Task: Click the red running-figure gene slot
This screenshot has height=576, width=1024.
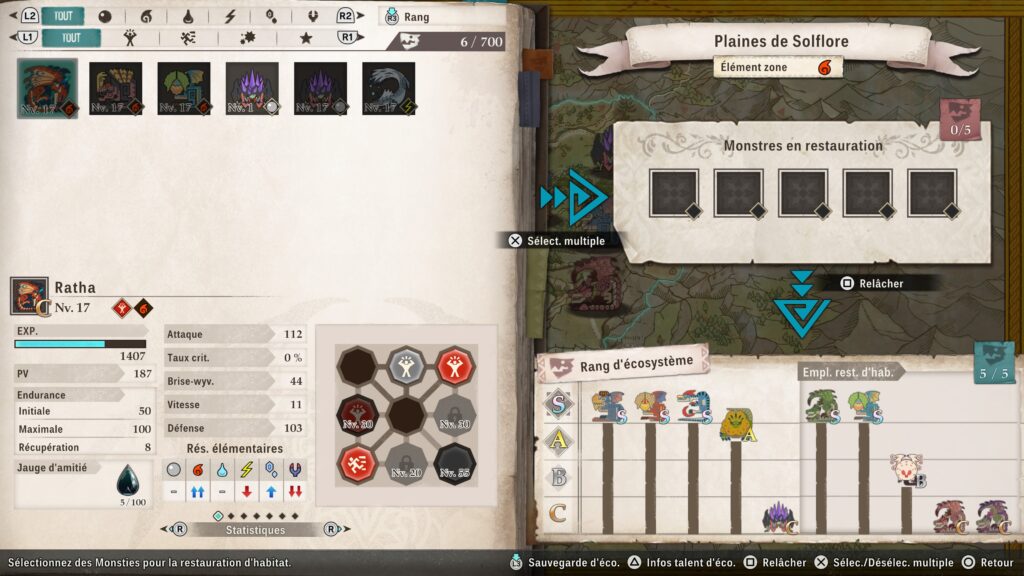Action: click(357, 461)
